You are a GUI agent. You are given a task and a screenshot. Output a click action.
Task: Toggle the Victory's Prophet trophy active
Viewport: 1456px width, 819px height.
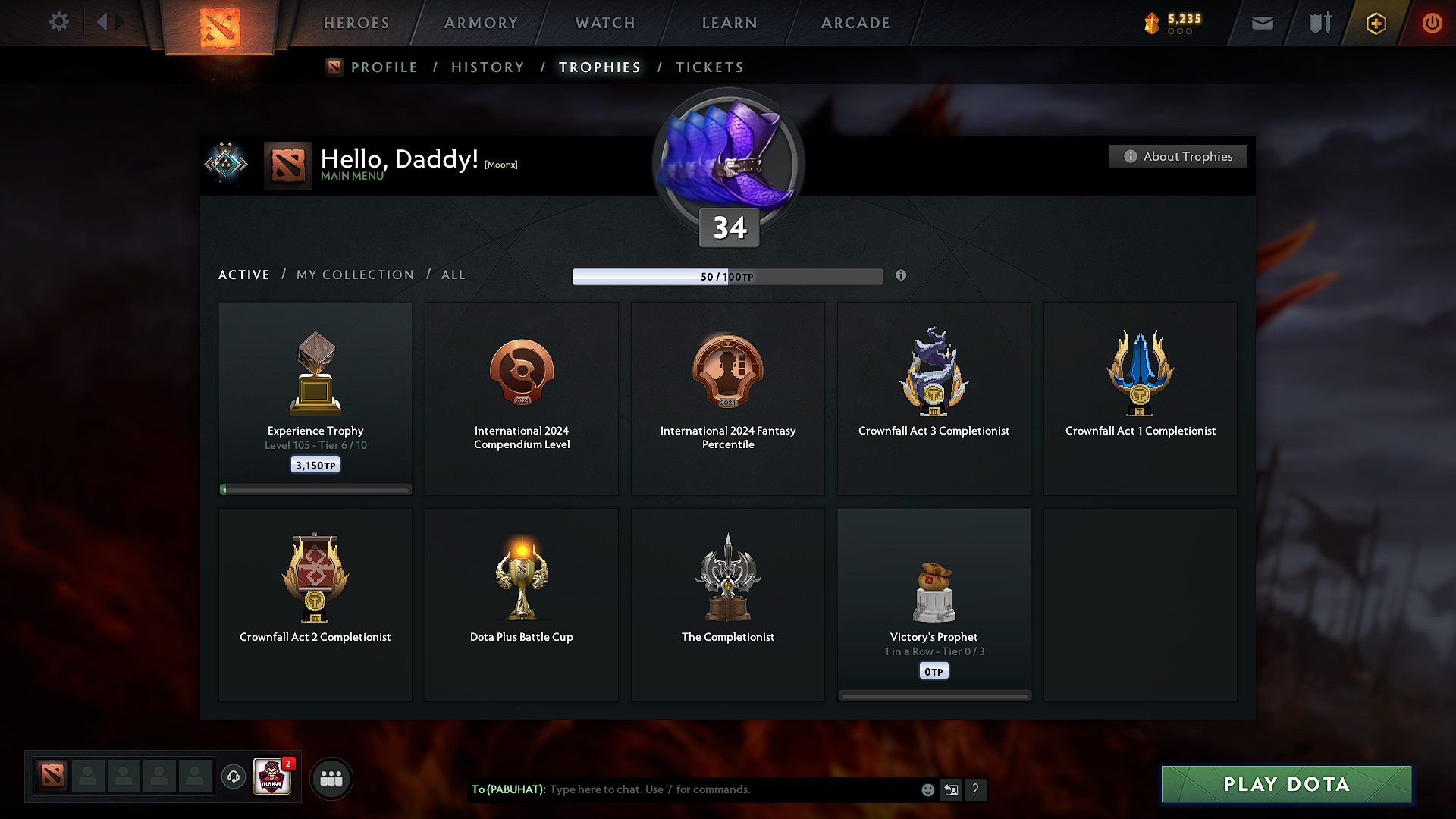click(x=934, y=604)
